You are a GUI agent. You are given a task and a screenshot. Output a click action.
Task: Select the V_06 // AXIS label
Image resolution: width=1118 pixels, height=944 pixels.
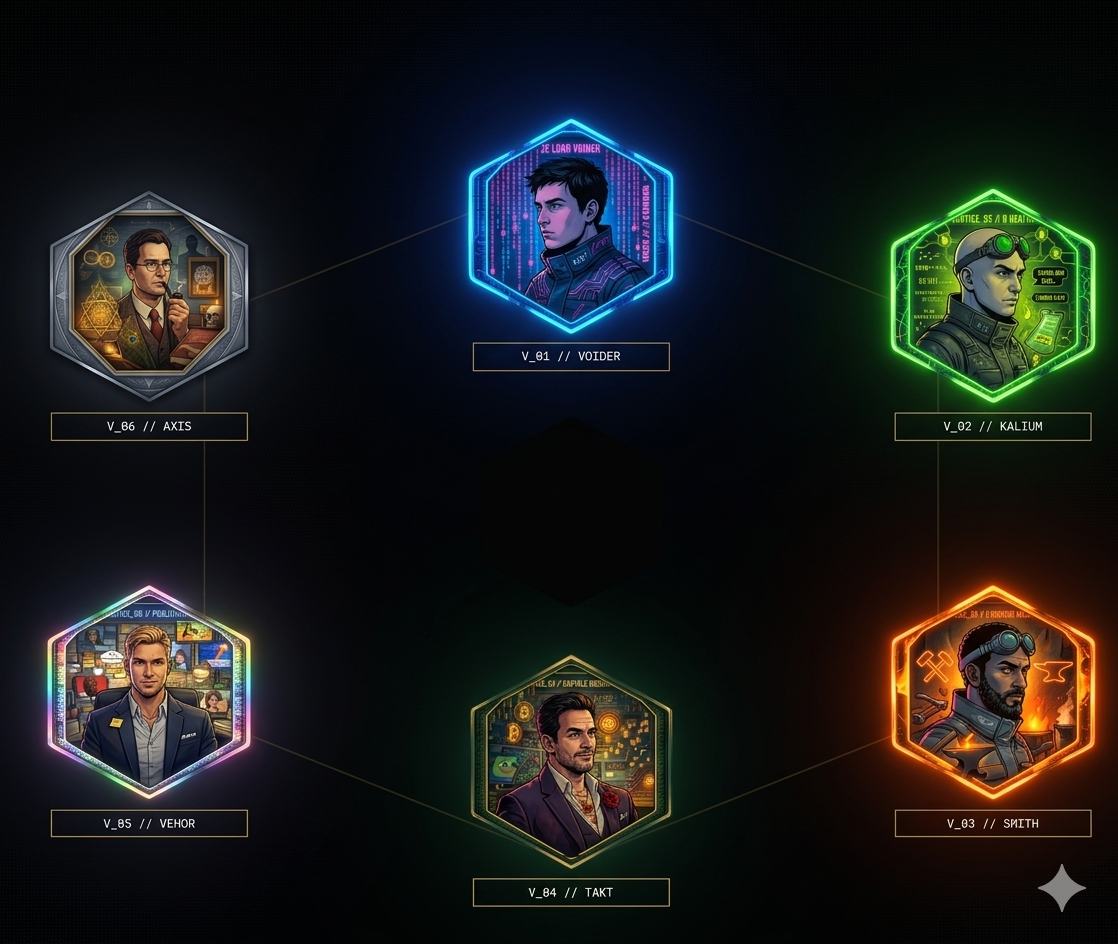coord(149,427)
